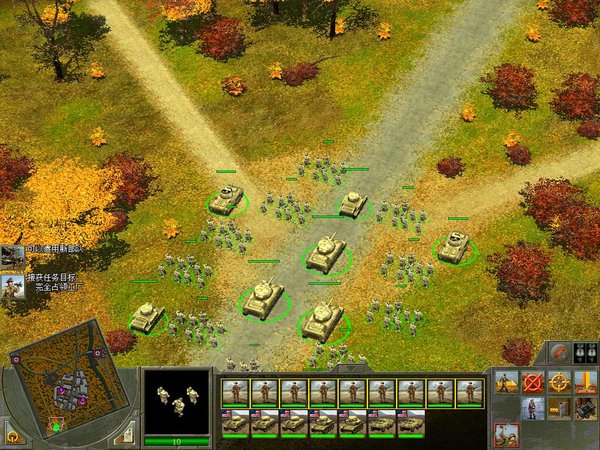Choose the standing soldier stance command
The image size is (600, 450).
(534, 408)
